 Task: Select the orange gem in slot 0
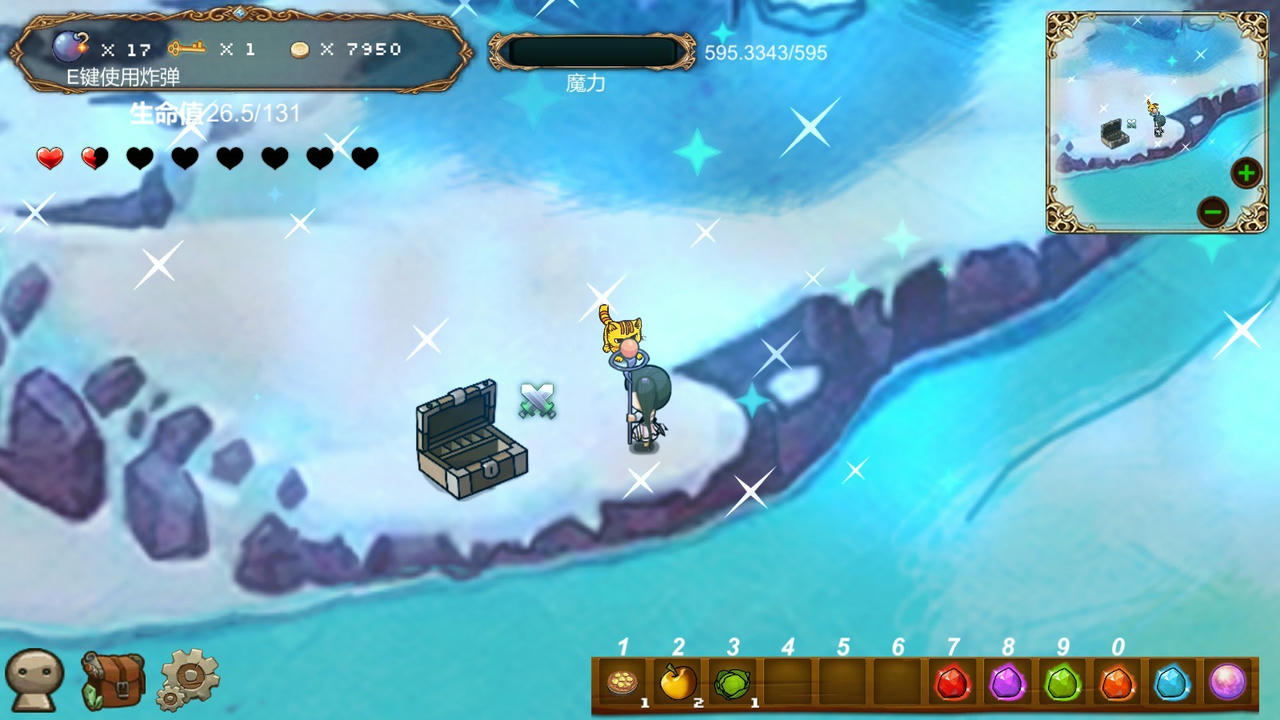tap(1117, 684)
